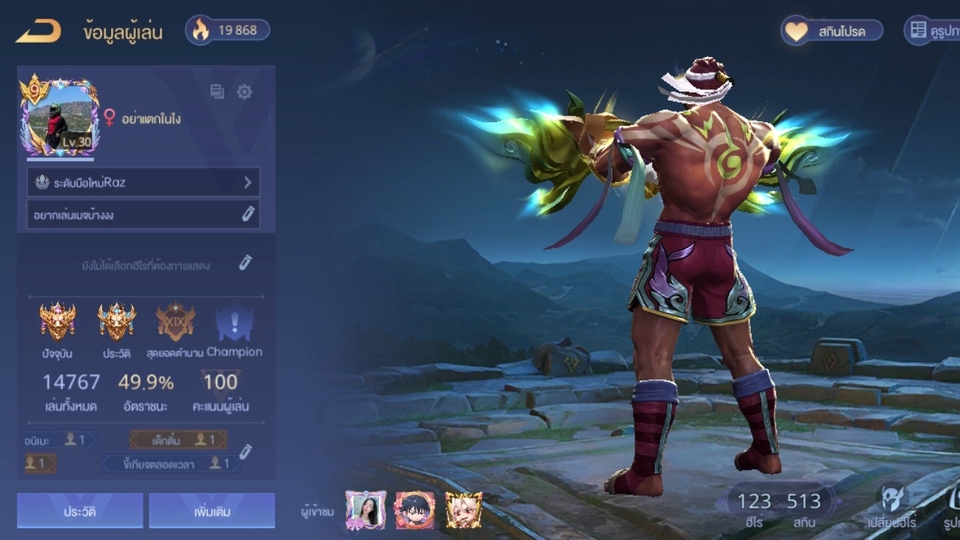Edit the player tags with pencil icon
This screenshot has width=960, height=540.
click(245, 451)
